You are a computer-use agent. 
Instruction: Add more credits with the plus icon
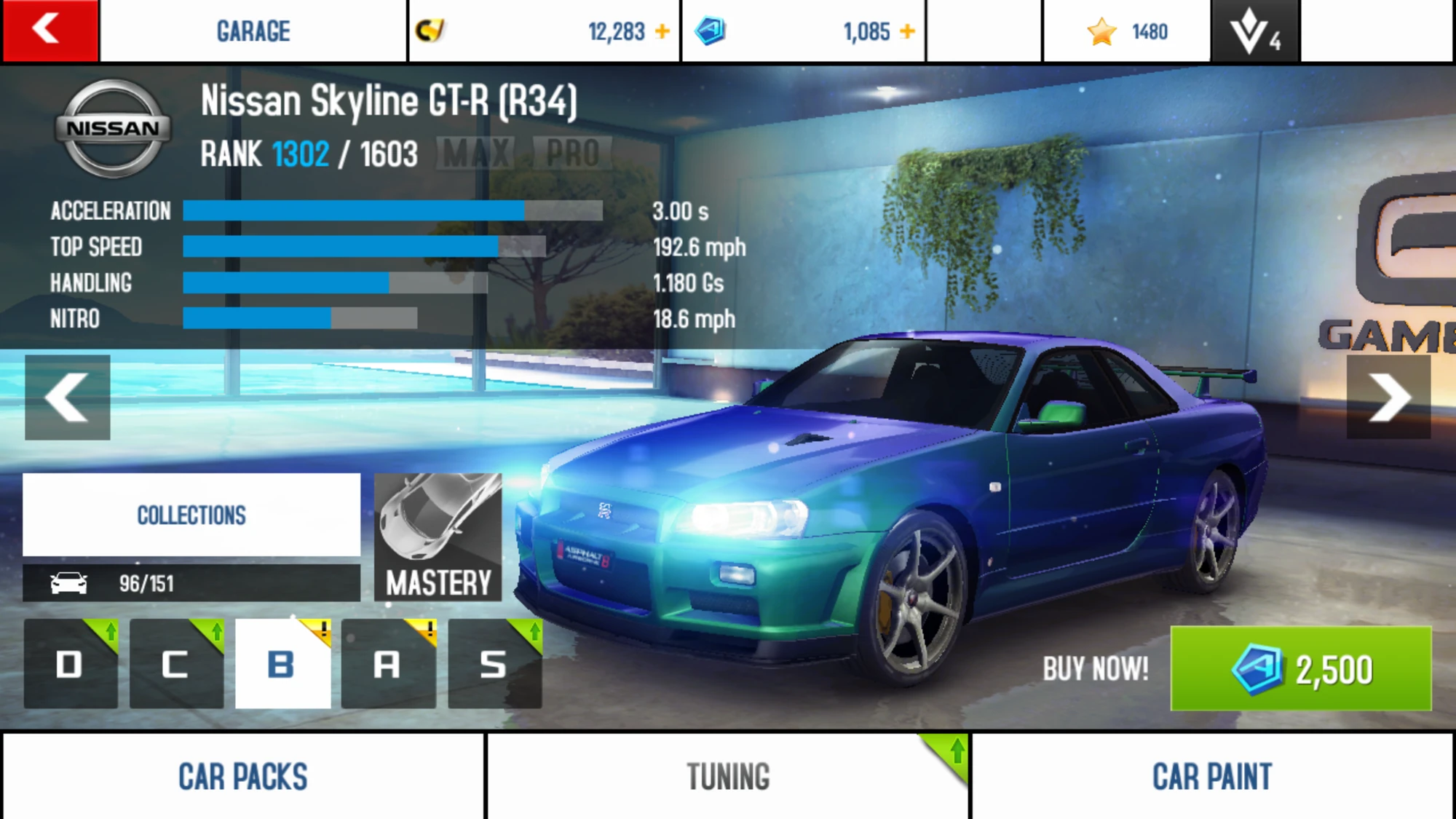(x=662, y=31)
